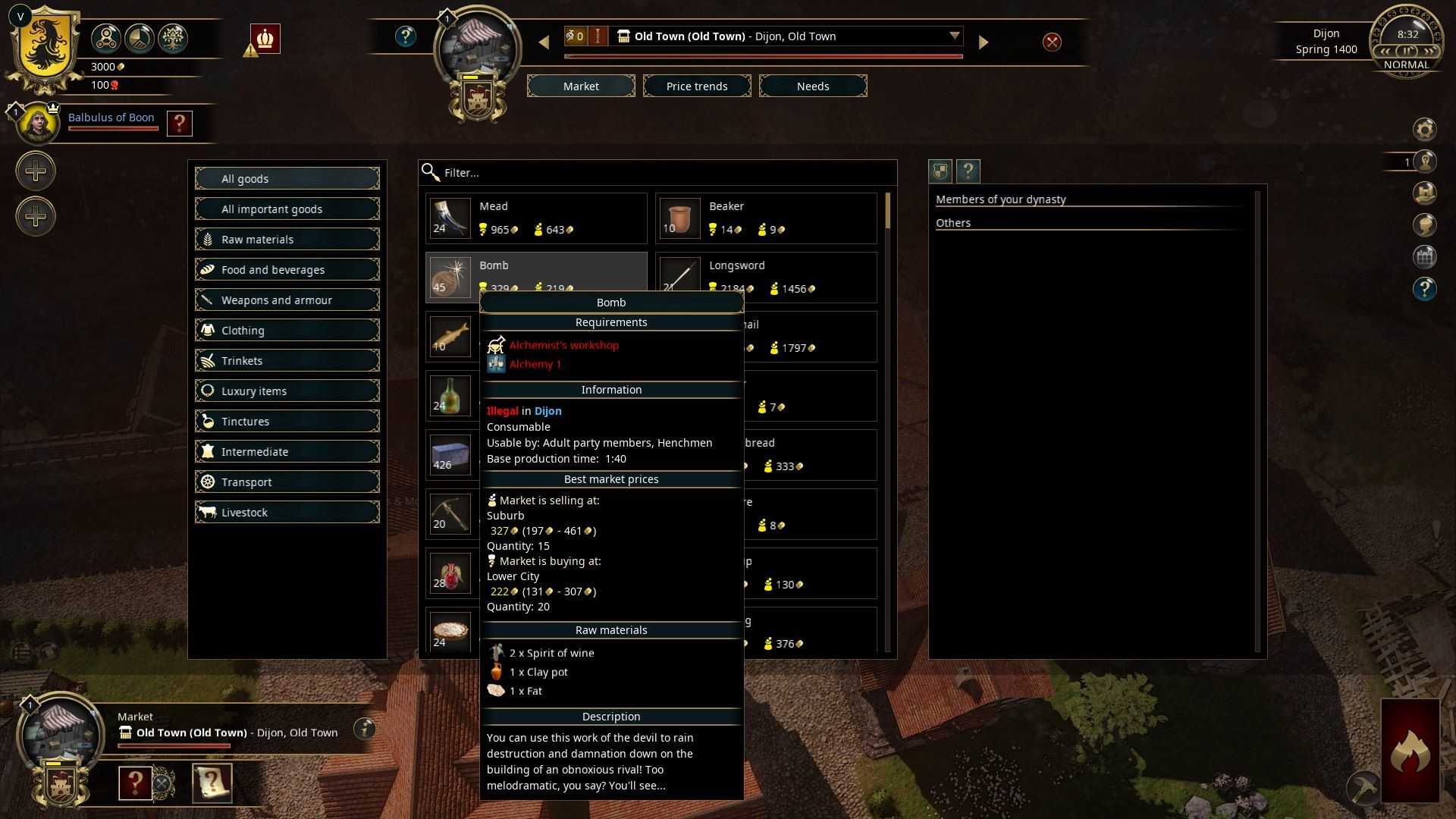Select the Food and beverages category

pos(287,269)
